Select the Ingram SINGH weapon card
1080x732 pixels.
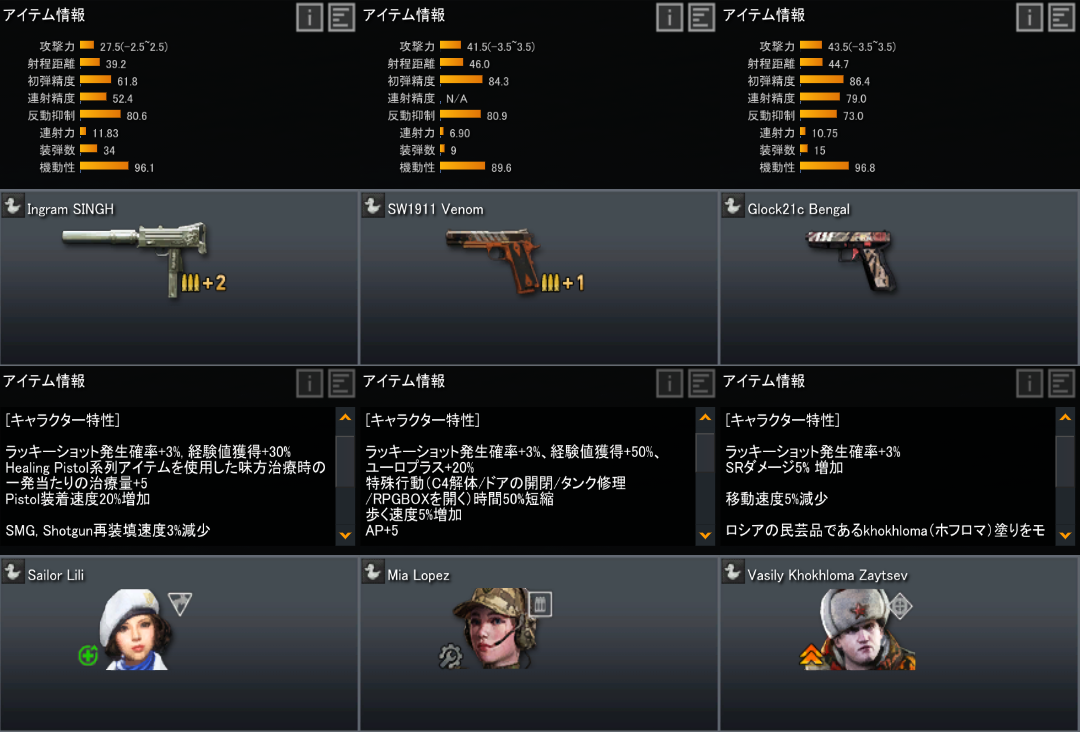coord(179,277)
